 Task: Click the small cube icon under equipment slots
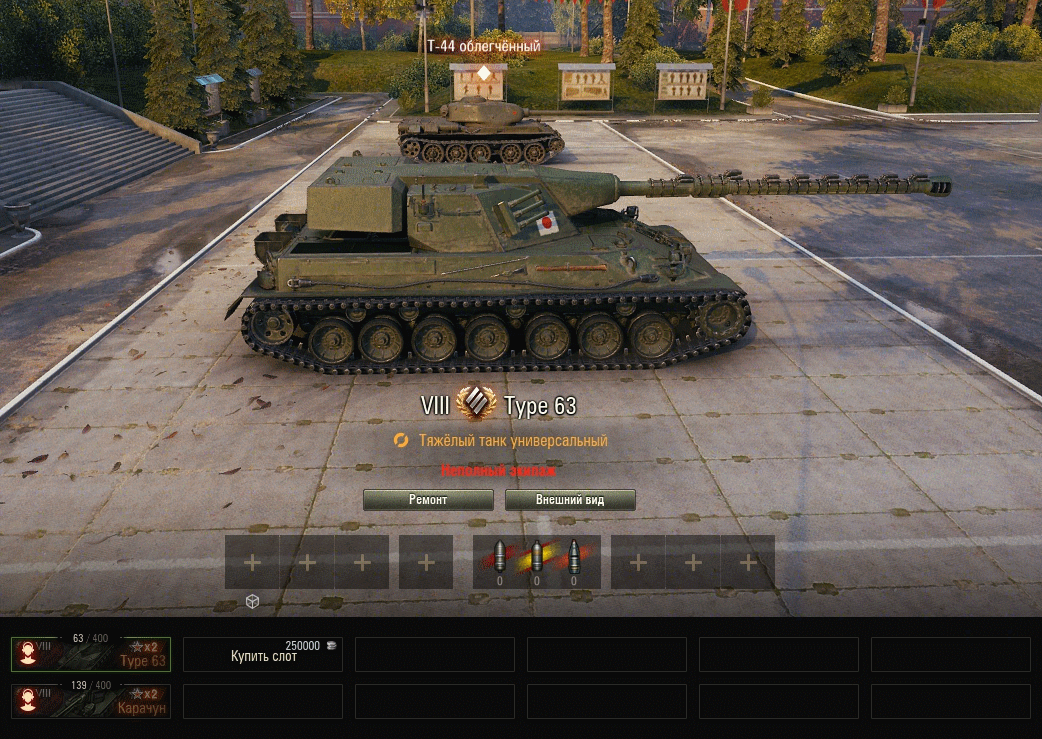point(253,601)
